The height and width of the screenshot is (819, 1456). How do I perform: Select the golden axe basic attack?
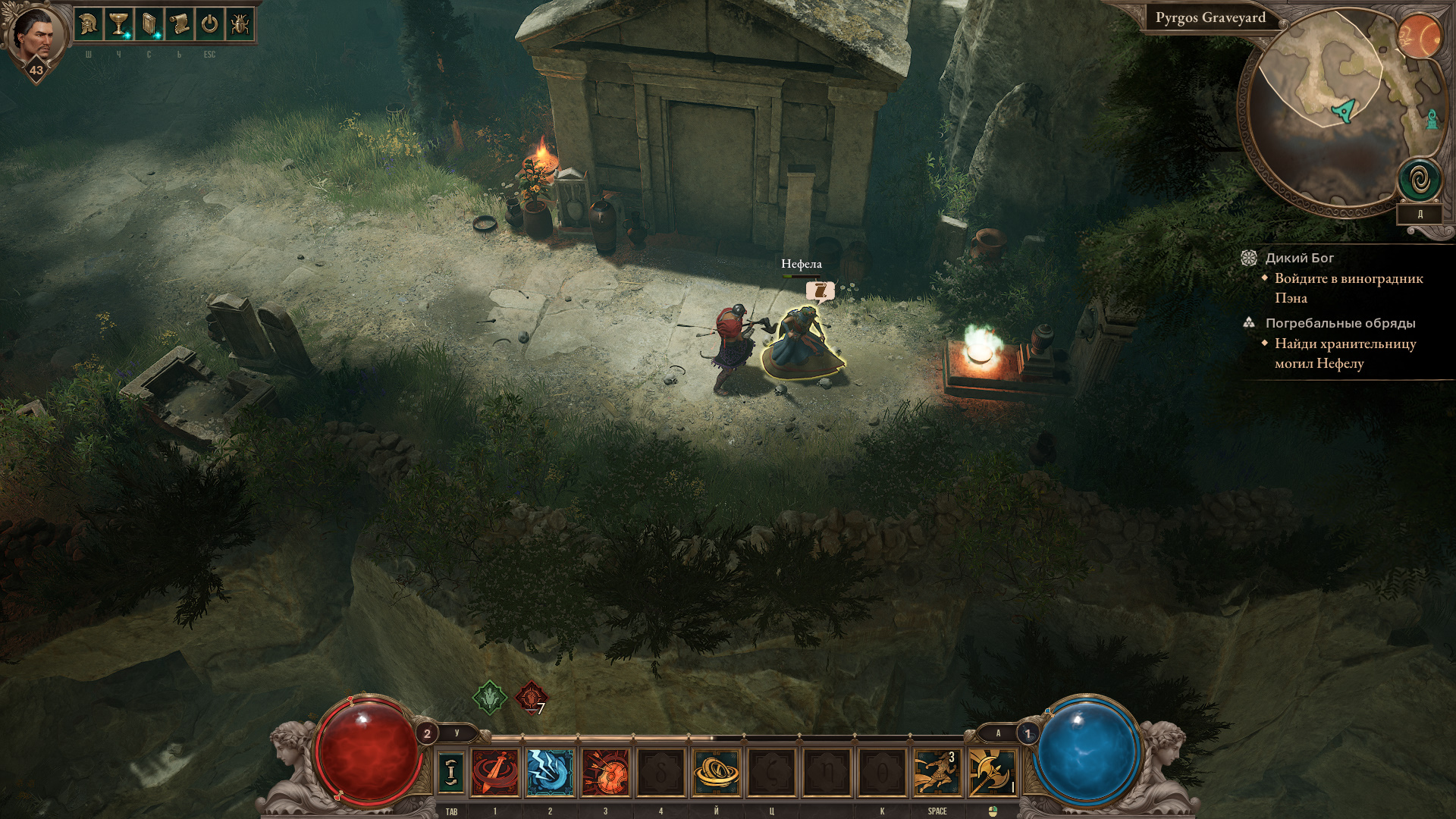(992, 772)
